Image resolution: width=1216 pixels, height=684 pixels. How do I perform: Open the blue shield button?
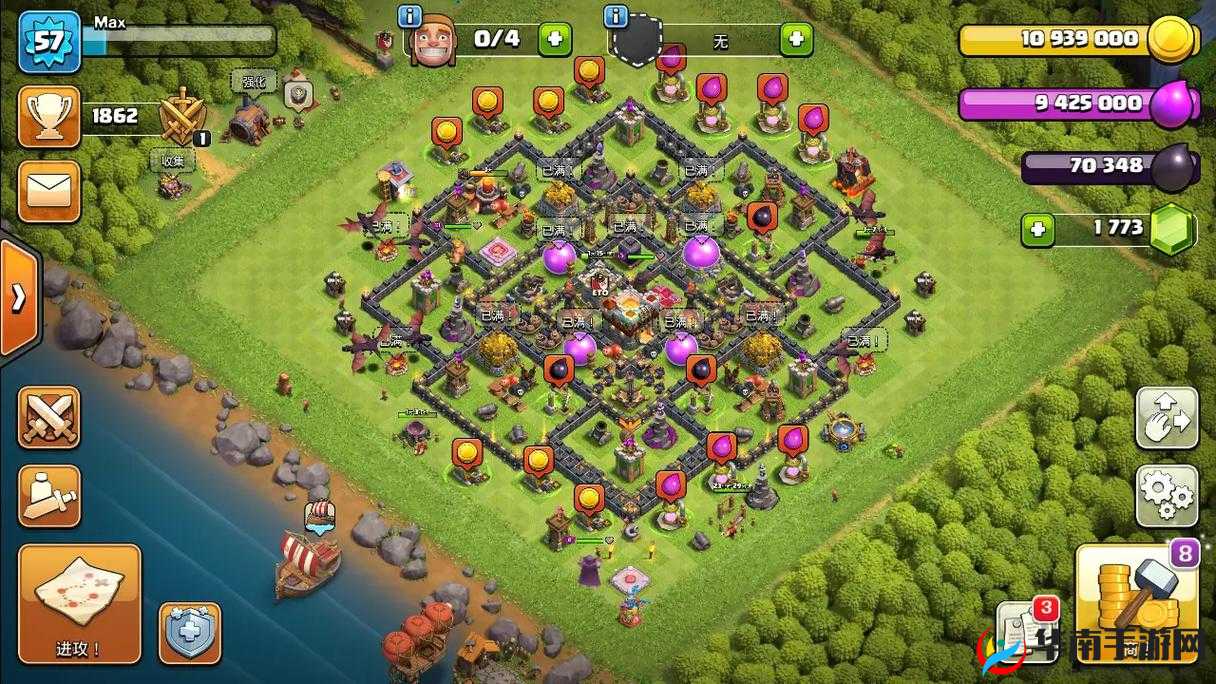pos(190,632)
